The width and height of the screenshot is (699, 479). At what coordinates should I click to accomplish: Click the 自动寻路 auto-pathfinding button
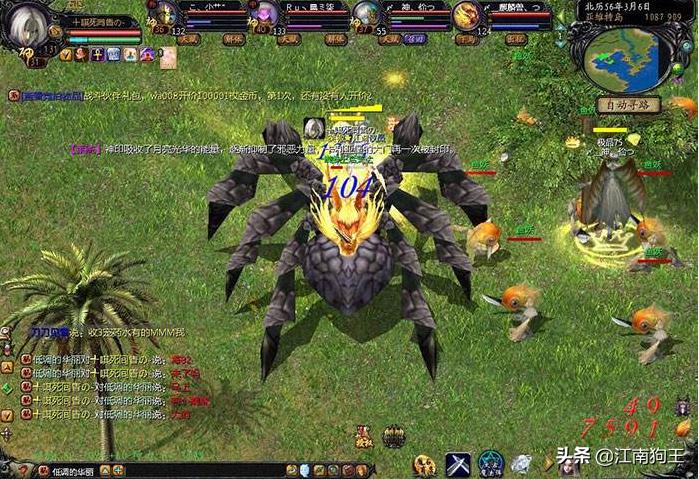point(627,105)
